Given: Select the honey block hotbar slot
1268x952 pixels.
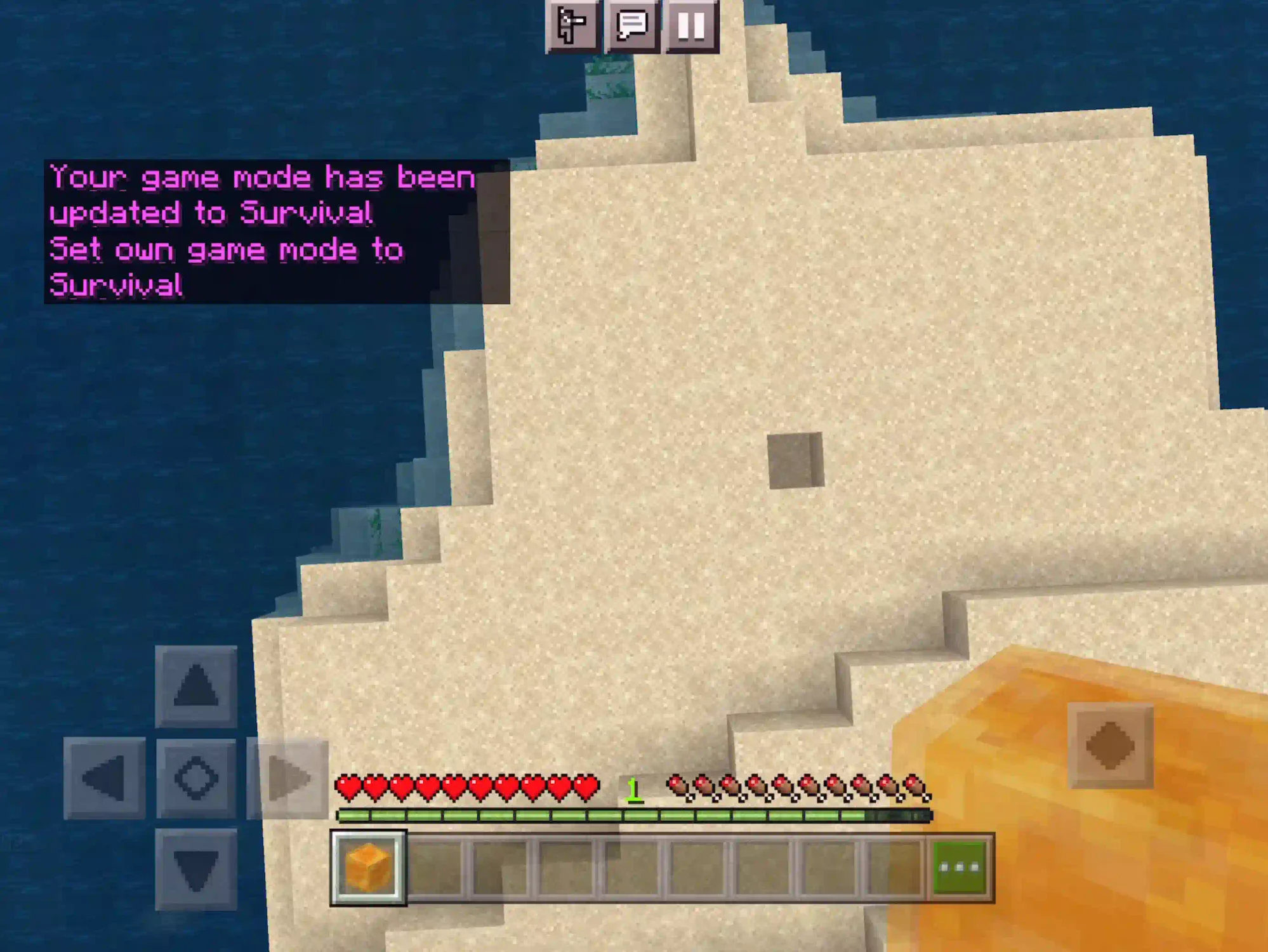Looking at the screenshot, I should (x=368, y=868).
